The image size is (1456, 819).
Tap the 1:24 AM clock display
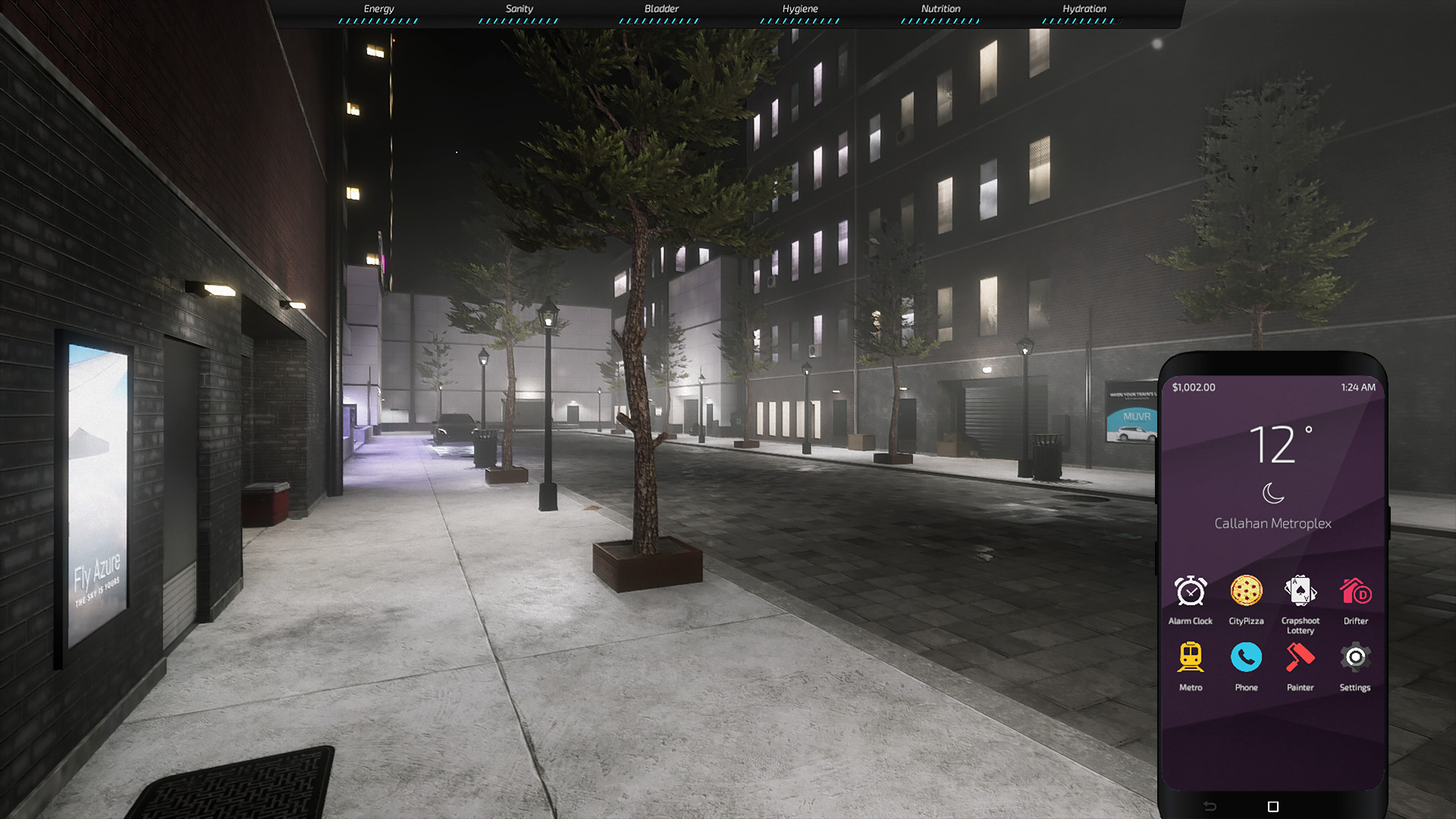pos(1357,387)
